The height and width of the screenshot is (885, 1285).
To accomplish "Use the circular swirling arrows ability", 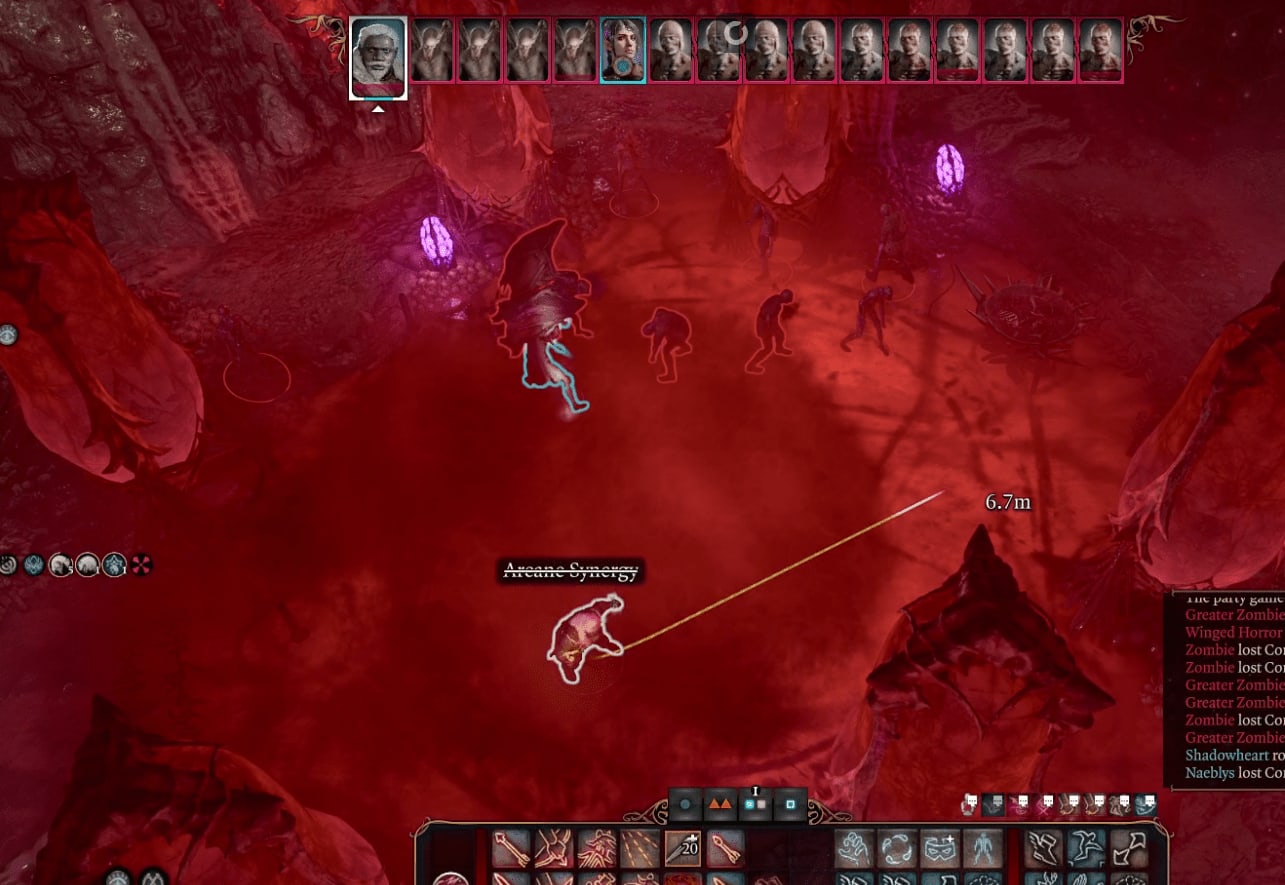I will pos(898,849).
